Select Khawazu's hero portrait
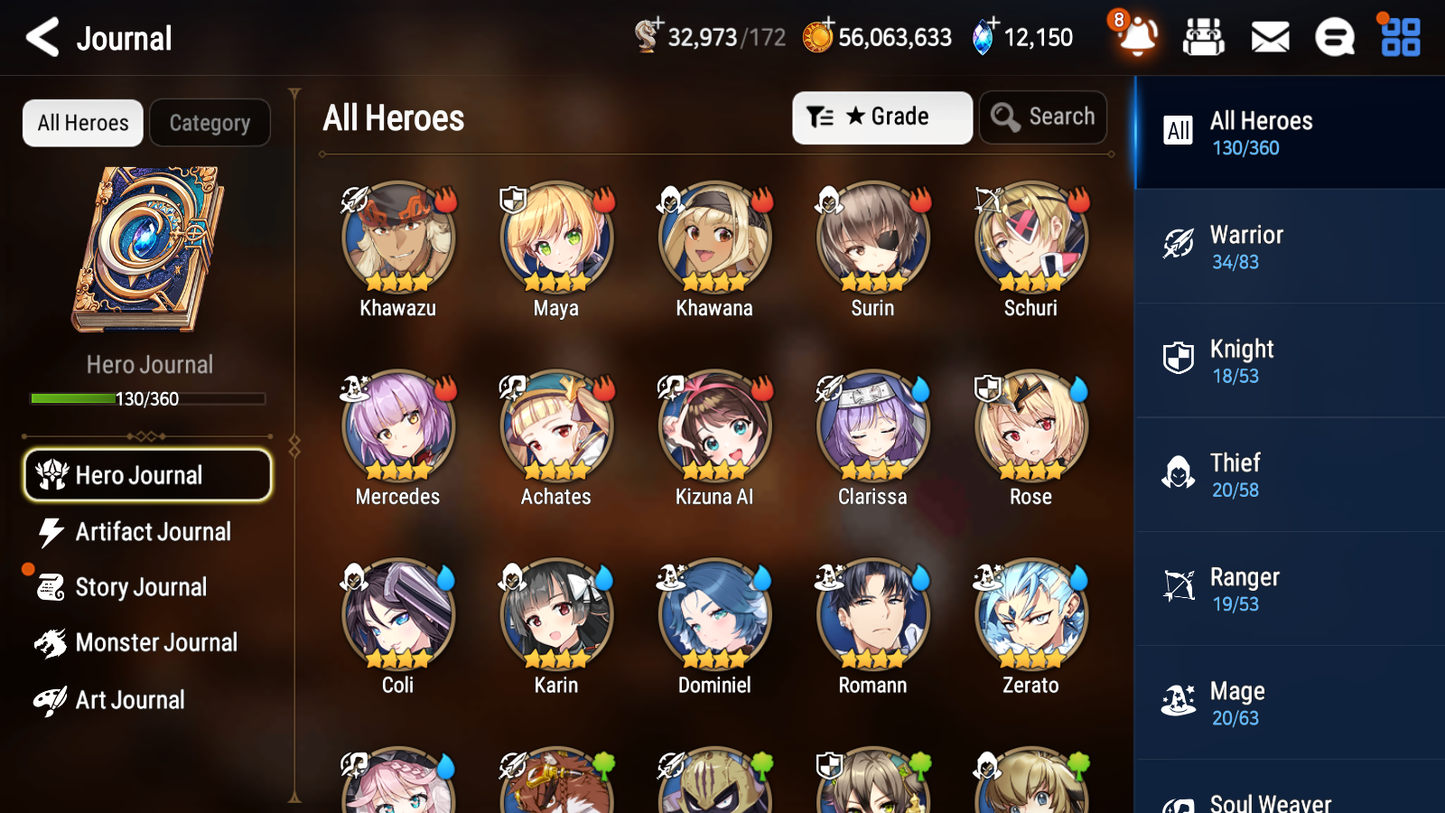This screenshot has width=1445, height=813. [x=398, y=237]
